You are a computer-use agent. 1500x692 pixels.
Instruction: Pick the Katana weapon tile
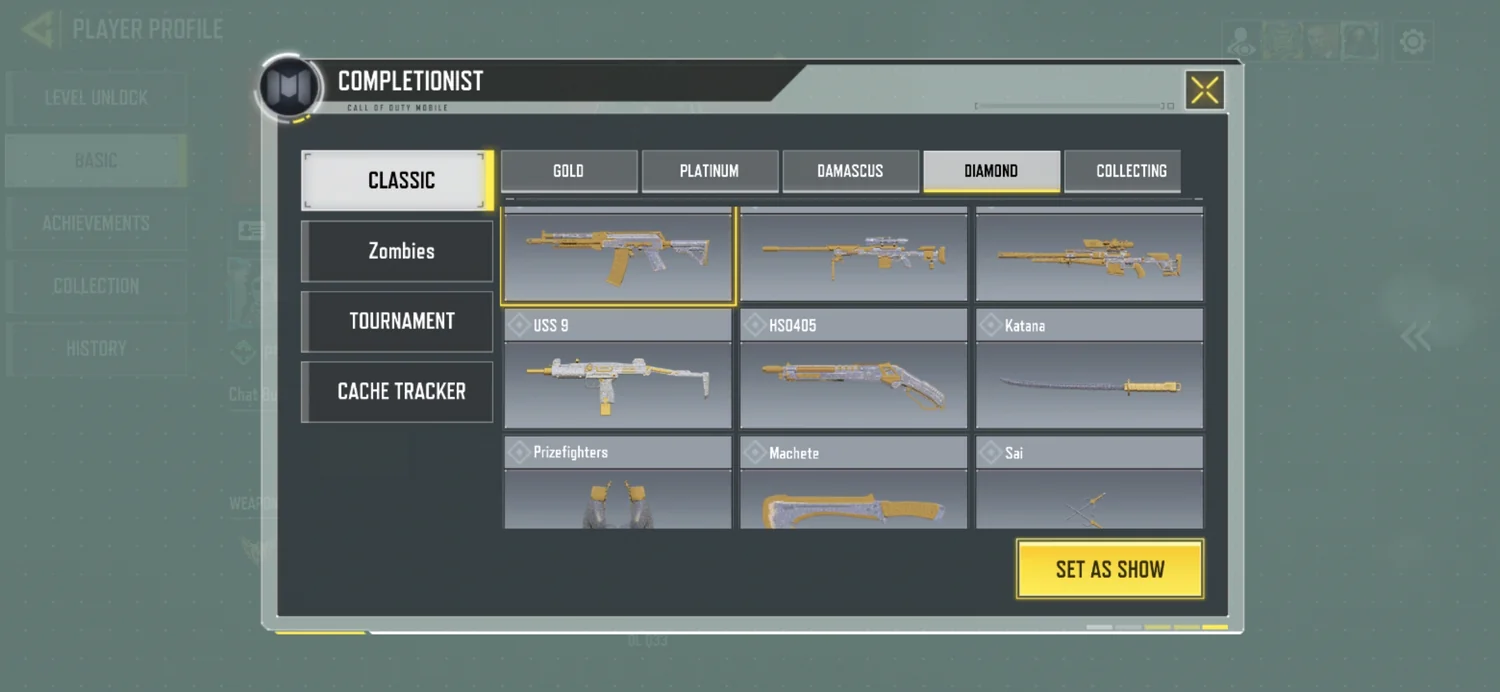1089,370
